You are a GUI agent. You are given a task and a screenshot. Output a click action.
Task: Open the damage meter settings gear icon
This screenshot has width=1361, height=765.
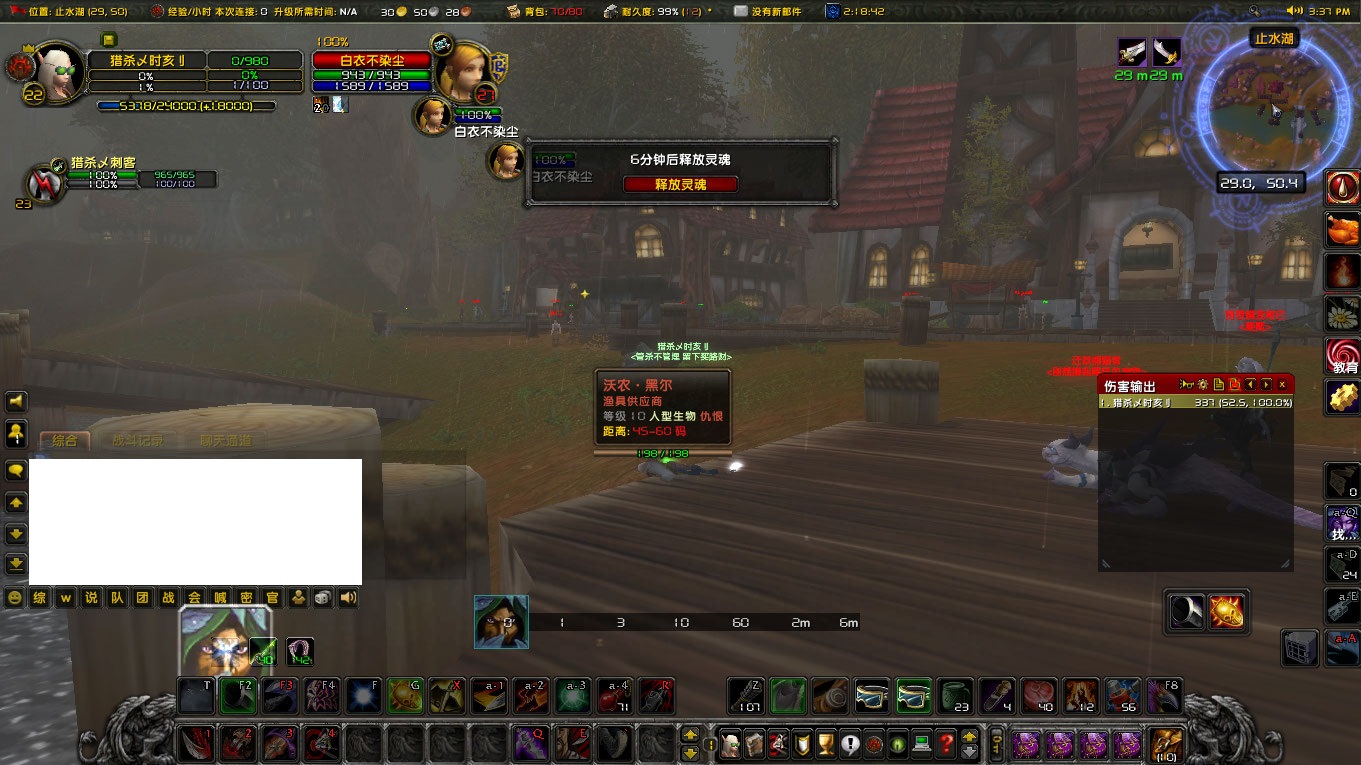click(x=1202, y=384)
